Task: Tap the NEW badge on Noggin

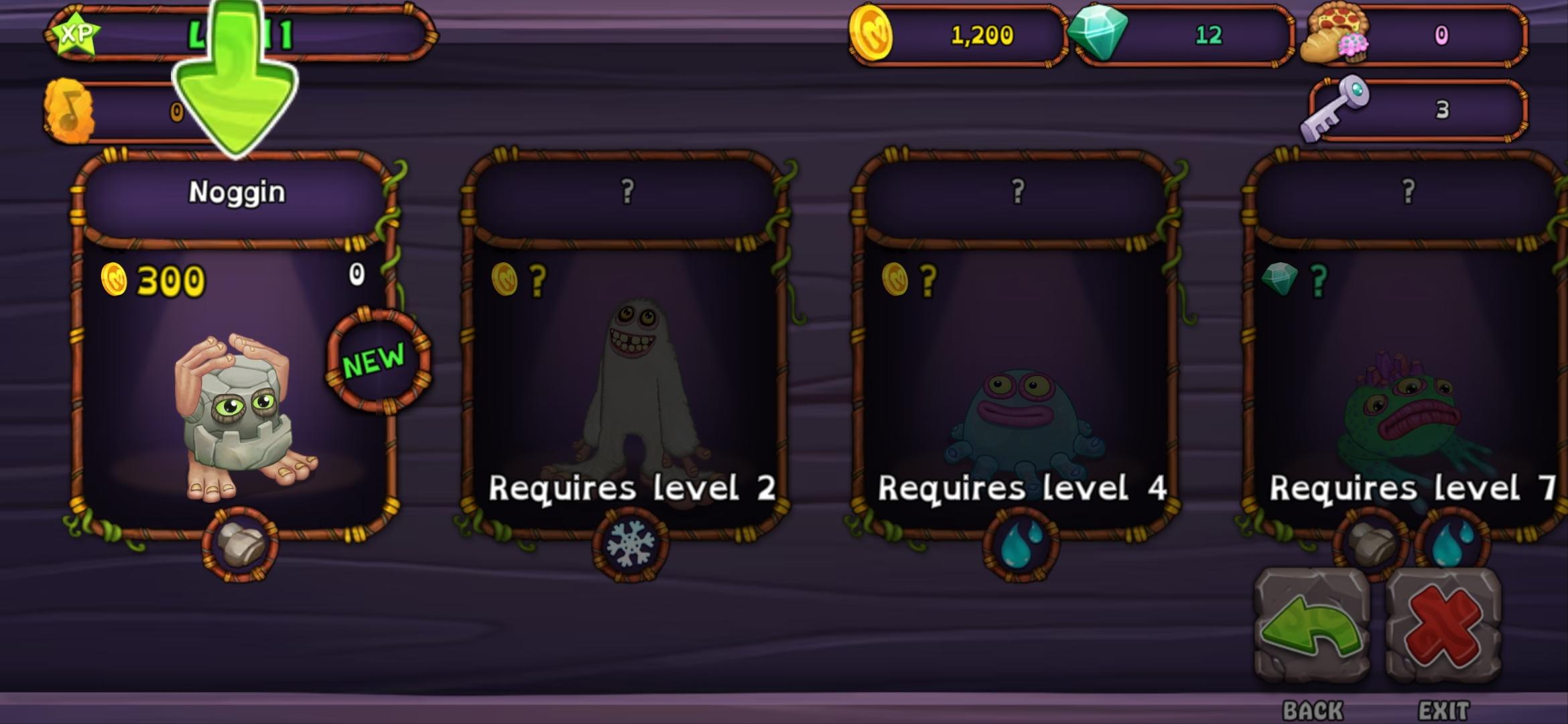Action: click(377, 361)
